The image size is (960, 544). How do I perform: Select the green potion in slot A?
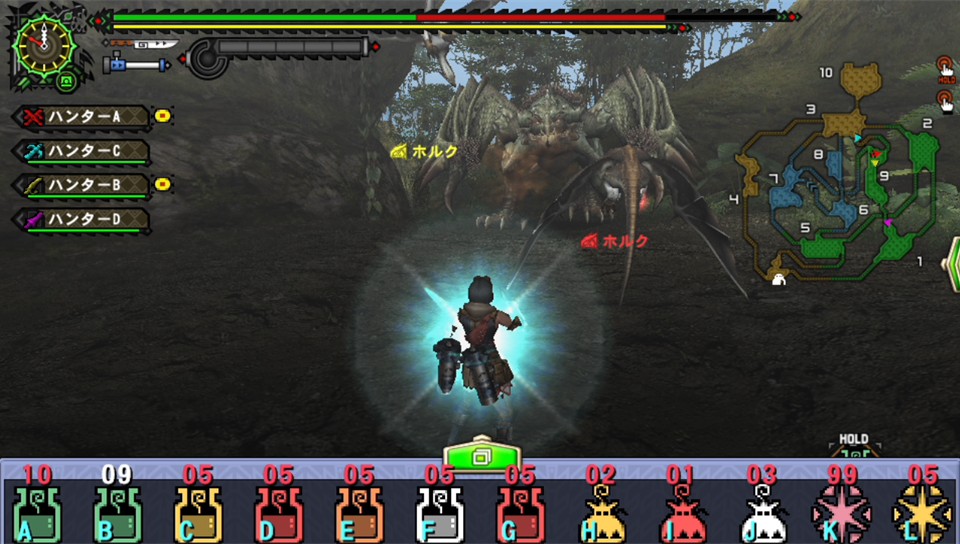[37, 514]
